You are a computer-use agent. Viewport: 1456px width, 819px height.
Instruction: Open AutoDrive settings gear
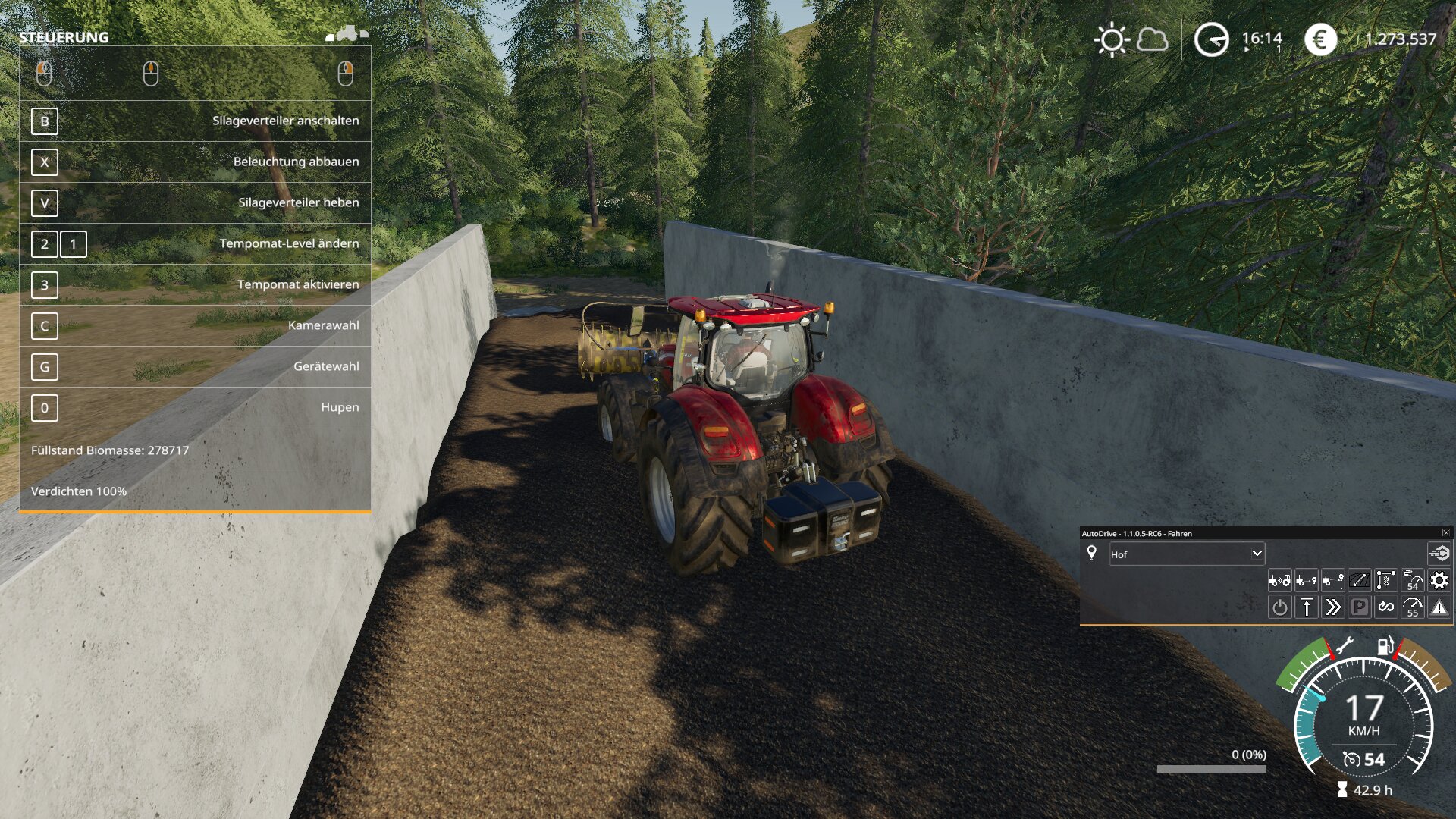(1439, 581)
